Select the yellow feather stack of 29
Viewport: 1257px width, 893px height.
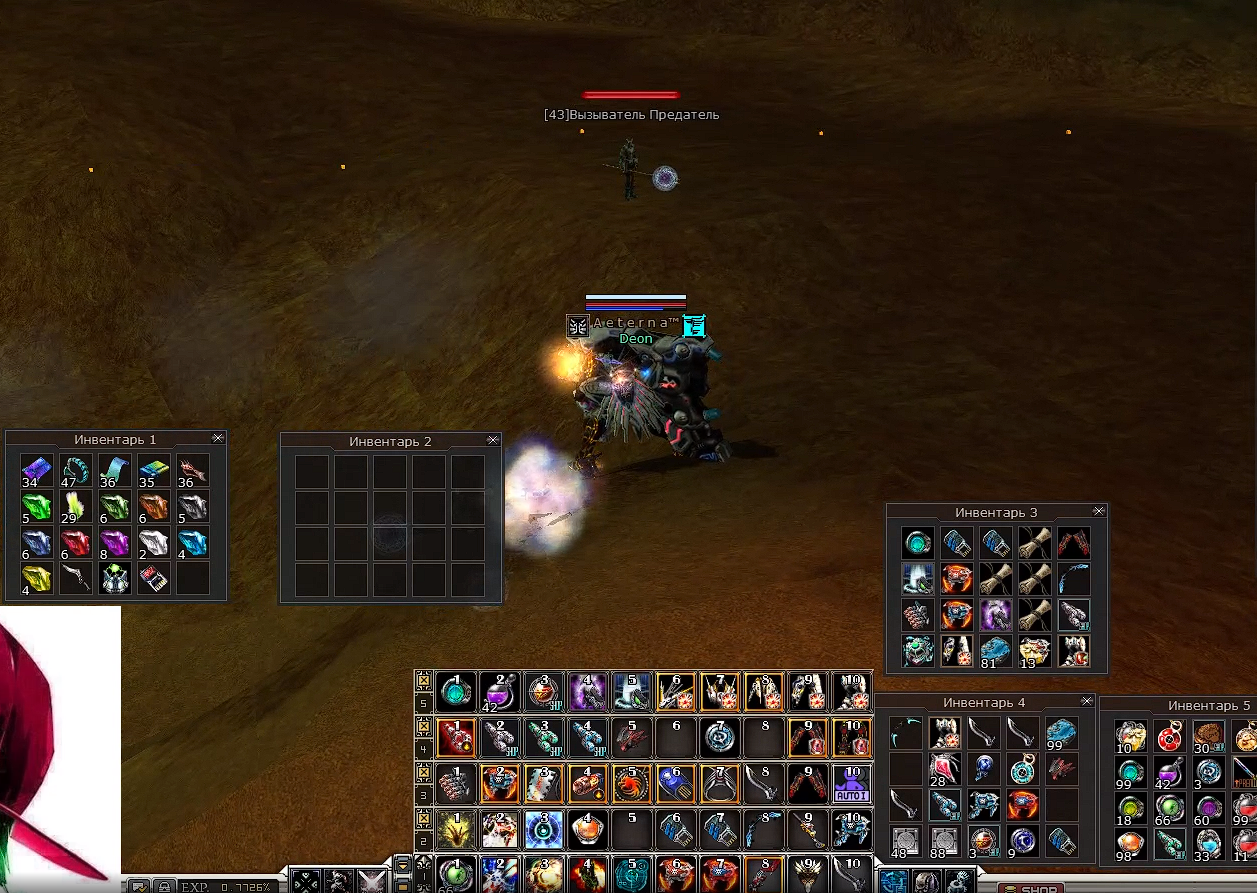pyautogui.click(x=75, y=506)
